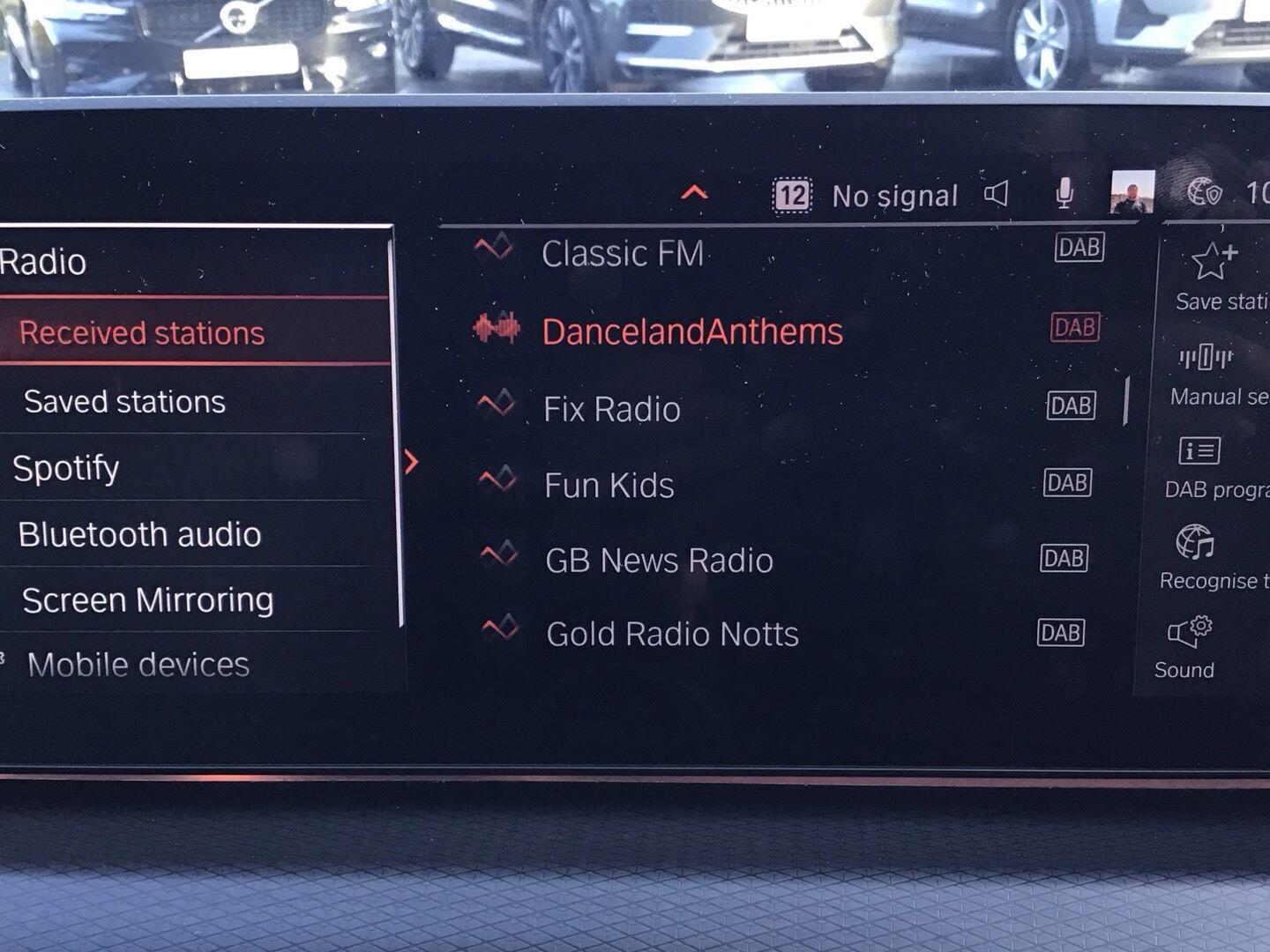Choose Bluetooth audio source

[x=139, y=535]
